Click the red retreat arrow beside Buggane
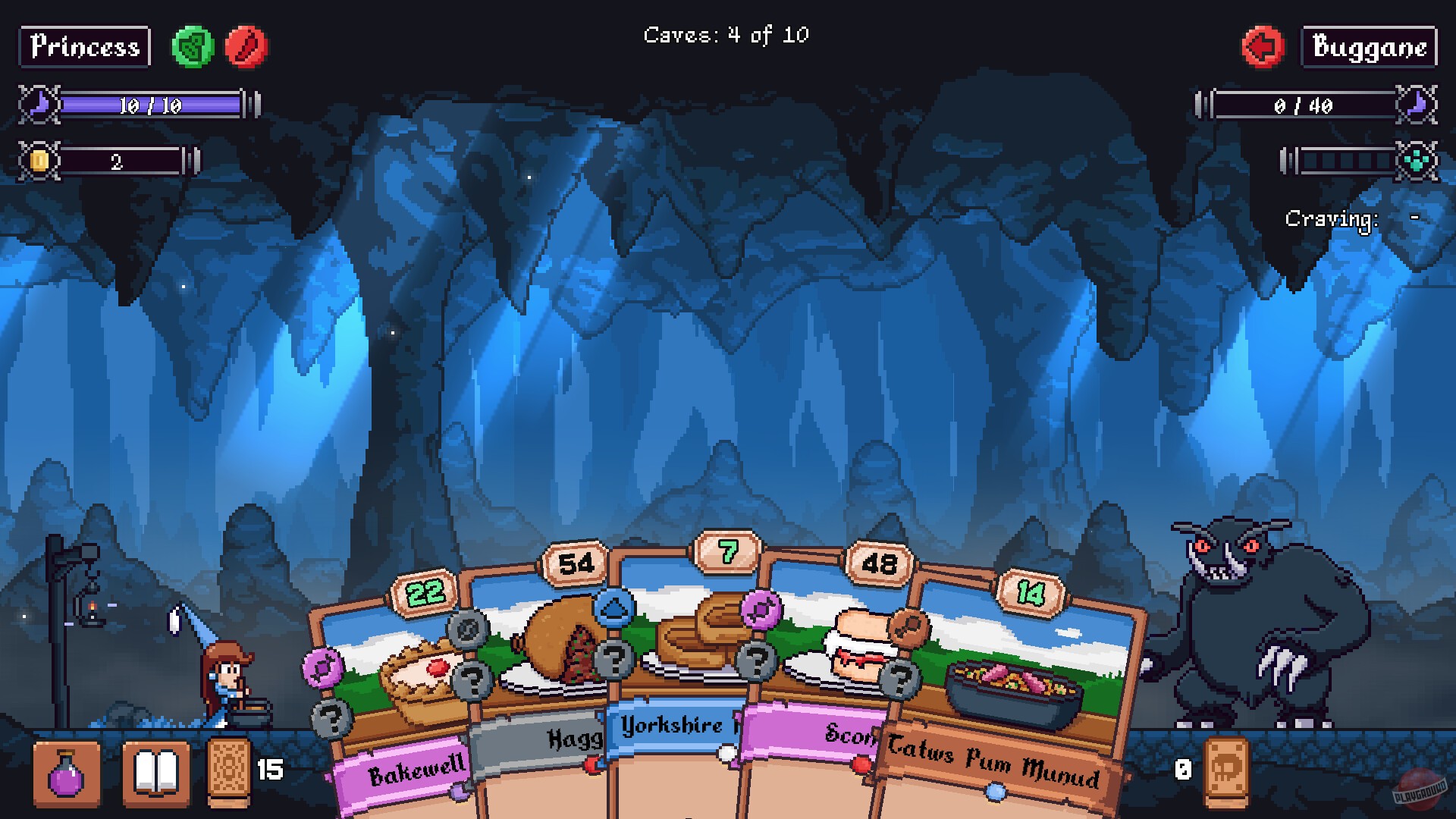Viewport: 1456px width, 819px height. (x=1262, y=47)
